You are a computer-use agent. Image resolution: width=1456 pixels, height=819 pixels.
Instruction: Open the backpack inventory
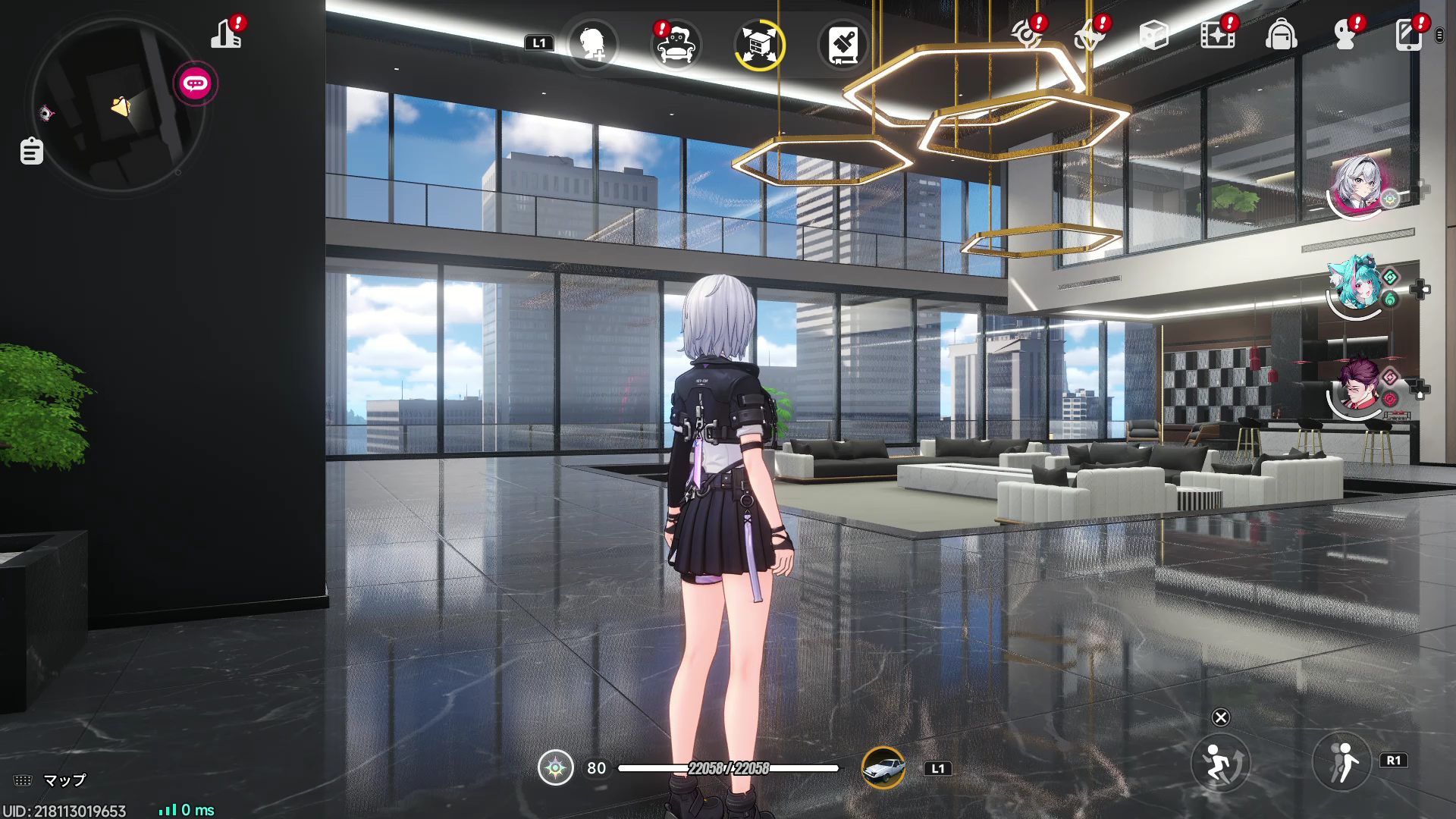(1281, 35)
